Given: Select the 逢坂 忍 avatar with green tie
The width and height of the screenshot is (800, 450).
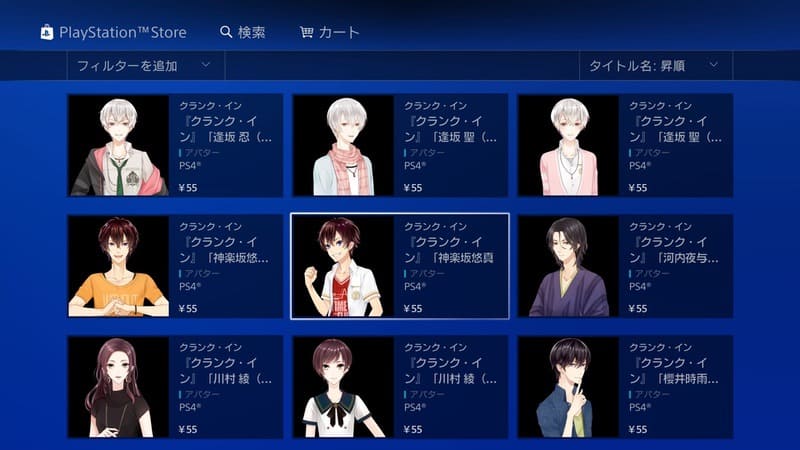Looking at the screenshot, I should coord(174,146).
